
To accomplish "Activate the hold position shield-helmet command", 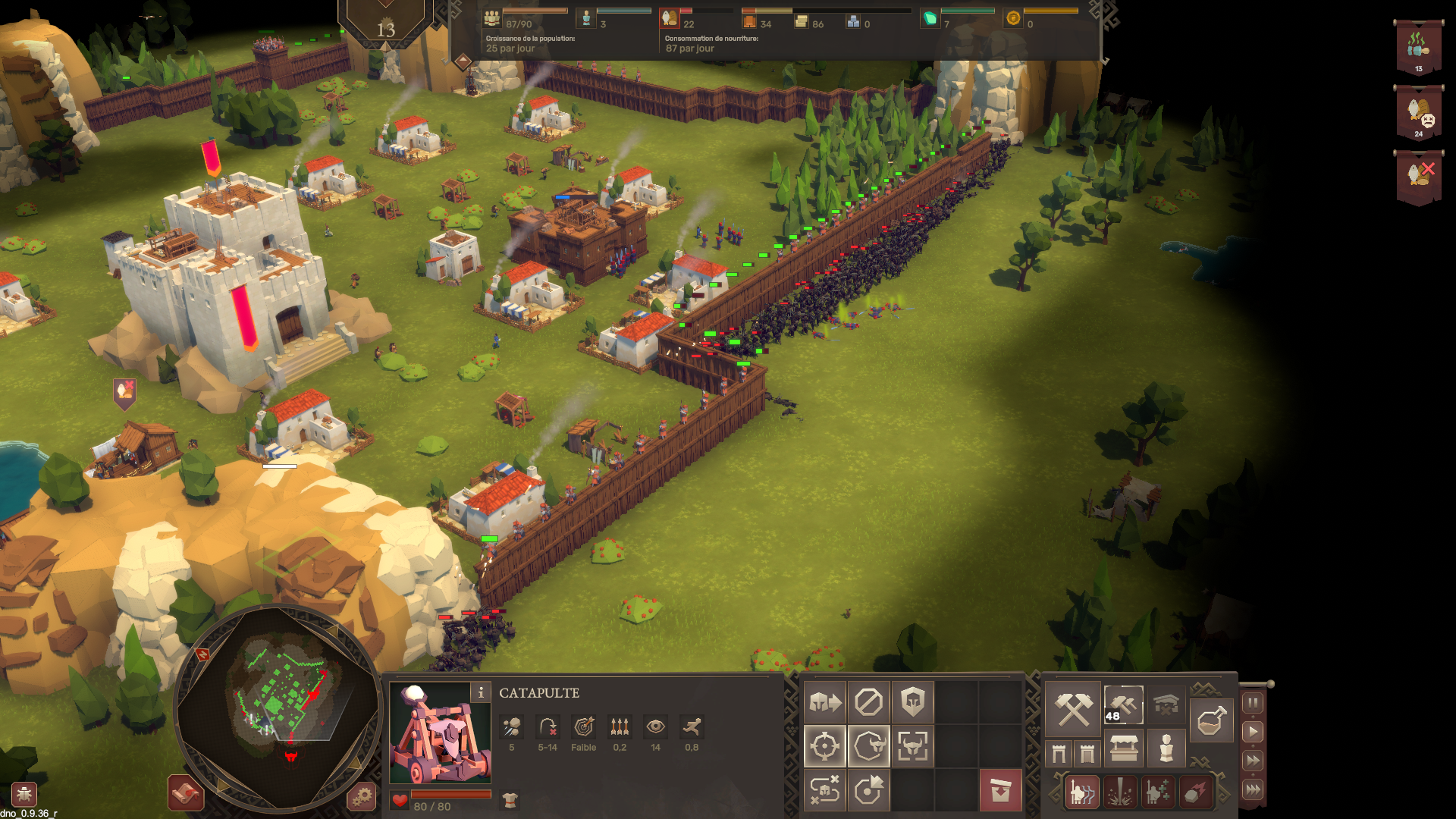I will [x=912, y=702].
